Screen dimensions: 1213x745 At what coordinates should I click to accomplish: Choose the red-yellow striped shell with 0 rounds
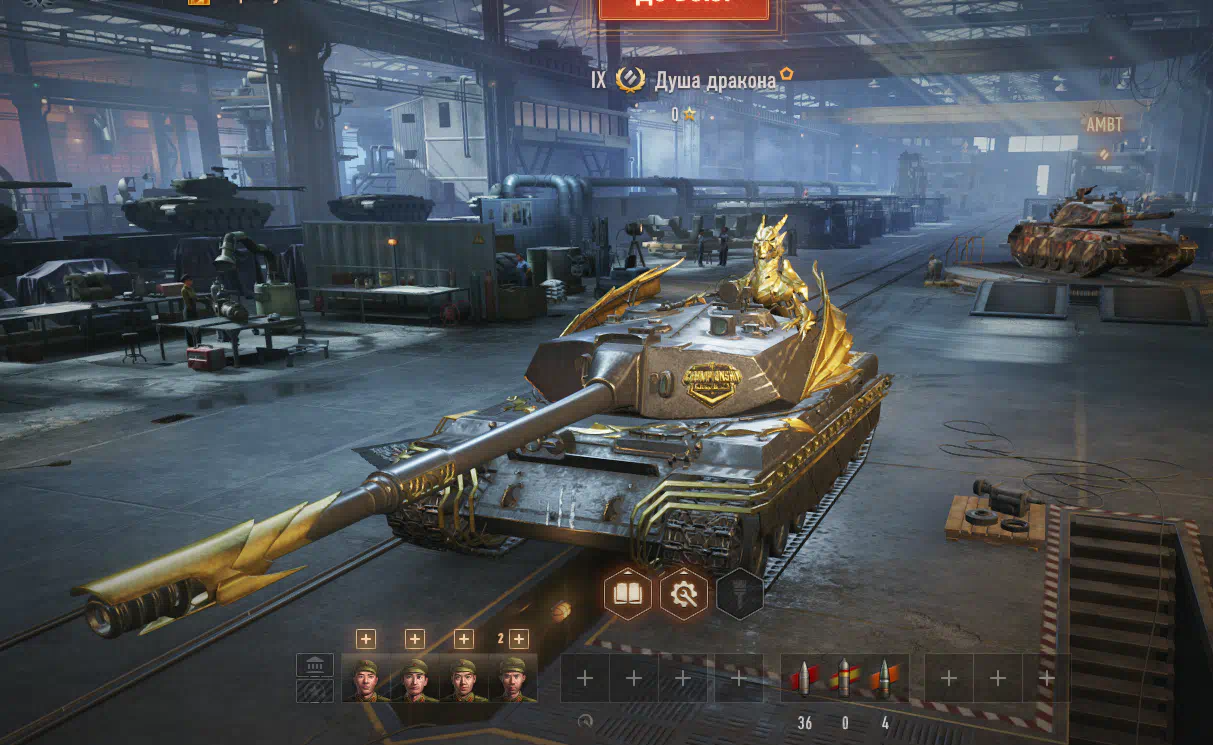coord(844,679)
